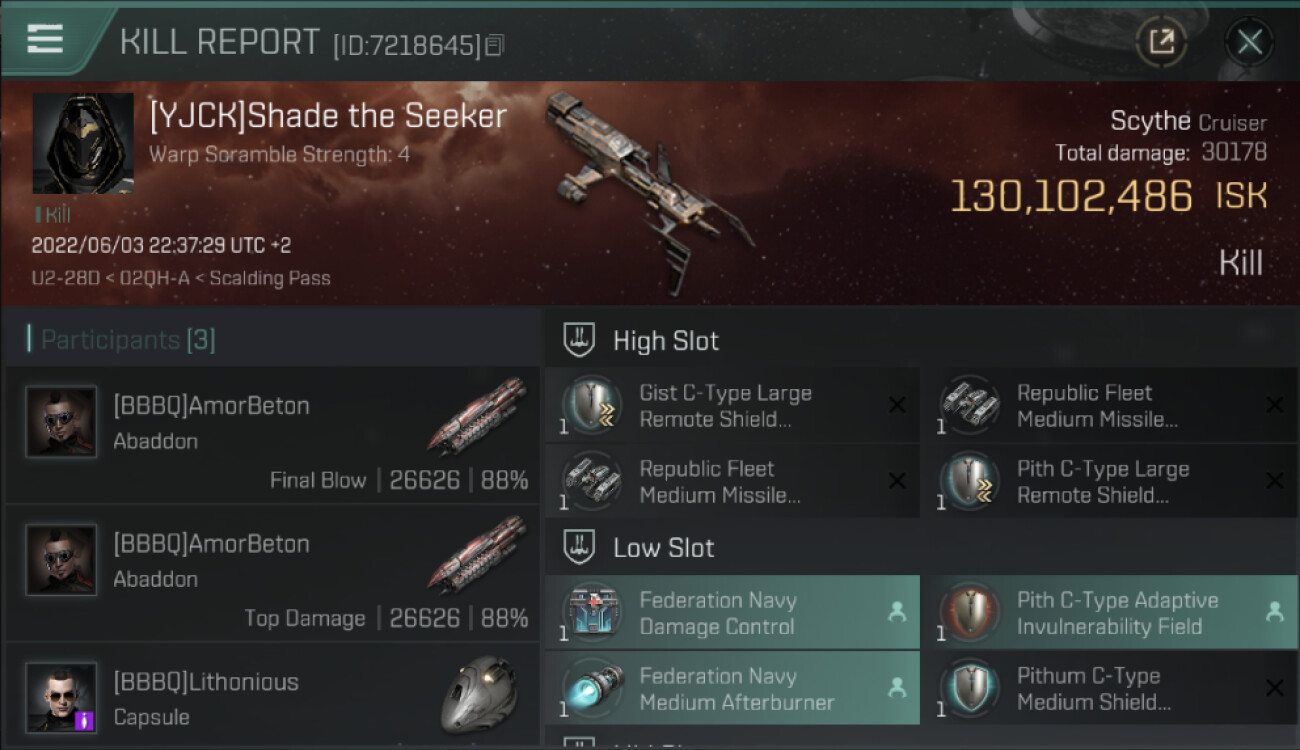Share the kill report
The image size is (1300, 750).
click(1161, 42)
